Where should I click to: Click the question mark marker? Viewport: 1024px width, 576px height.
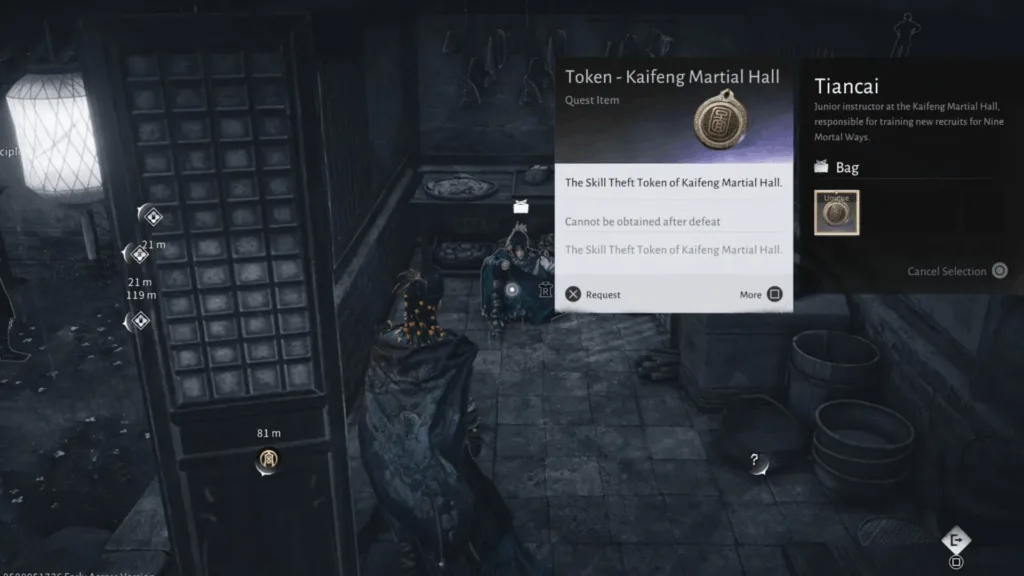[756, 461]
